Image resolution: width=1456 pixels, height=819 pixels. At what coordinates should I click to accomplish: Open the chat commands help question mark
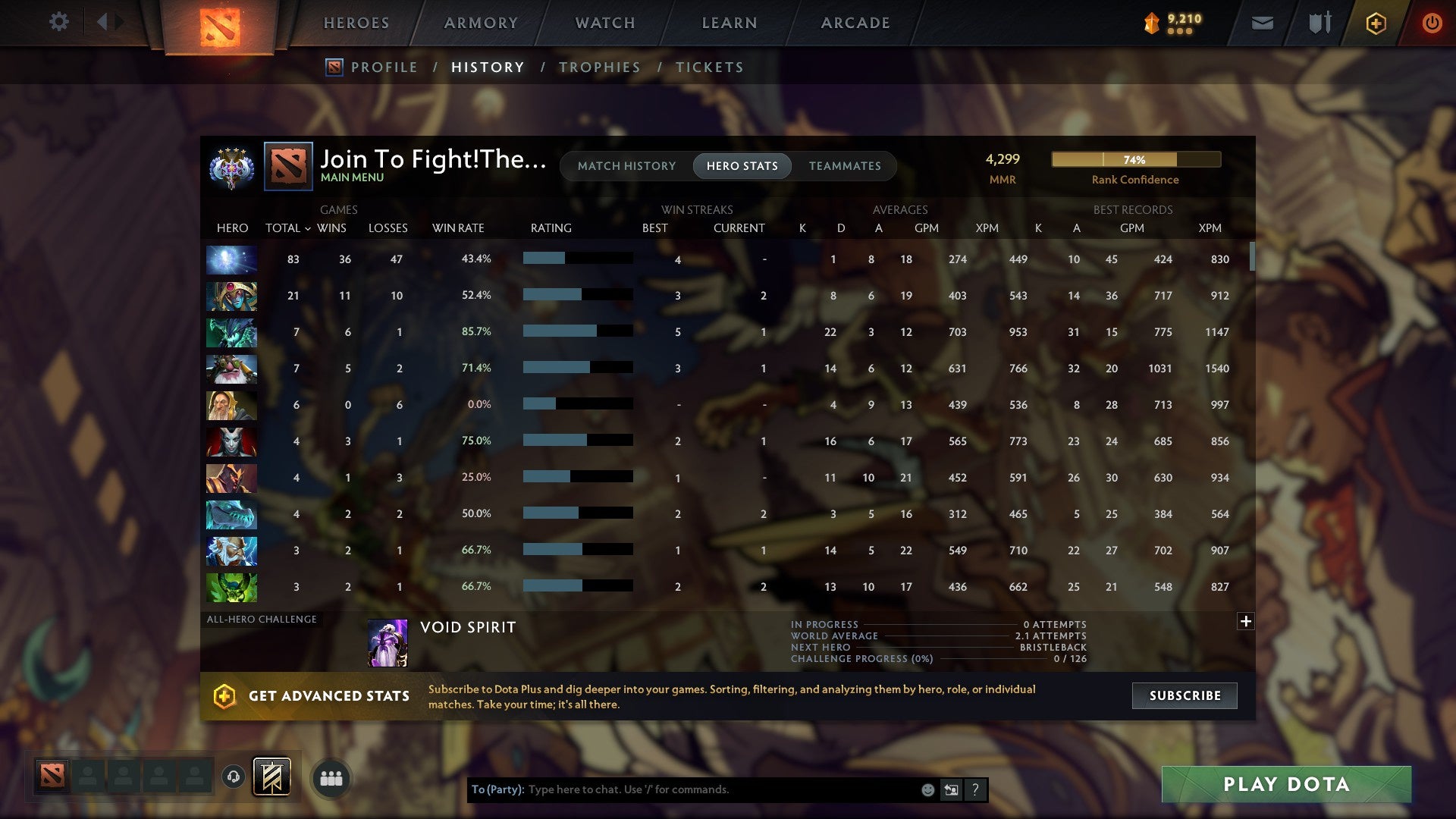click(975, 789)
